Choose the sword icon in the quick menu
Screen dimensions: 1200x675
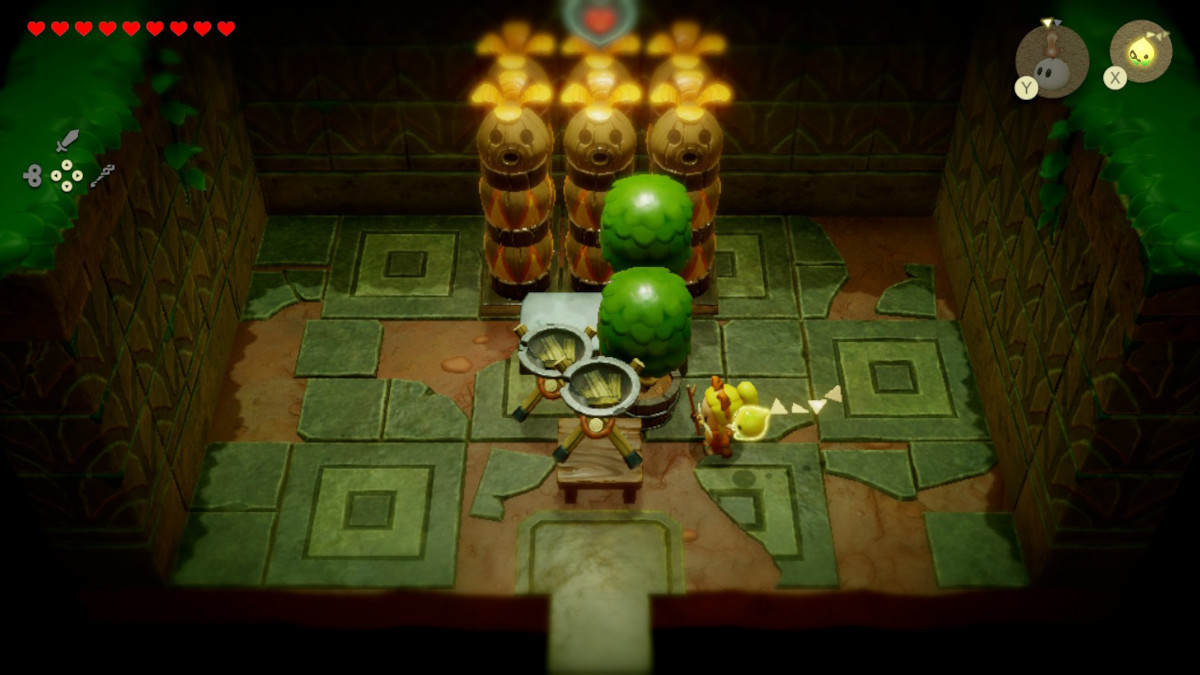67,140
